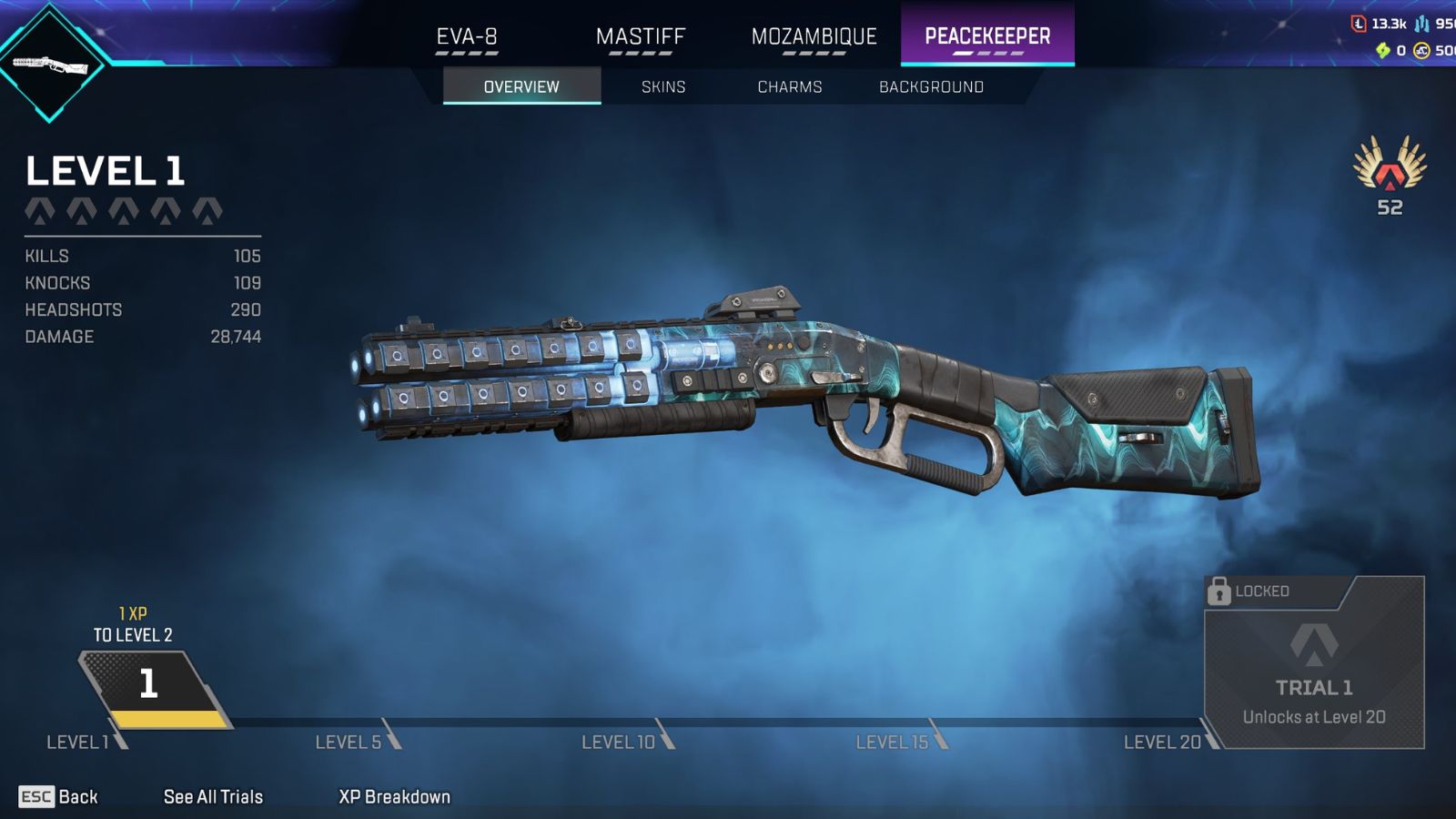1456x819 pixels.
Task: Click the Legend Tokens currency icon
Action: pyautogui.click(x=1359, y=23)
